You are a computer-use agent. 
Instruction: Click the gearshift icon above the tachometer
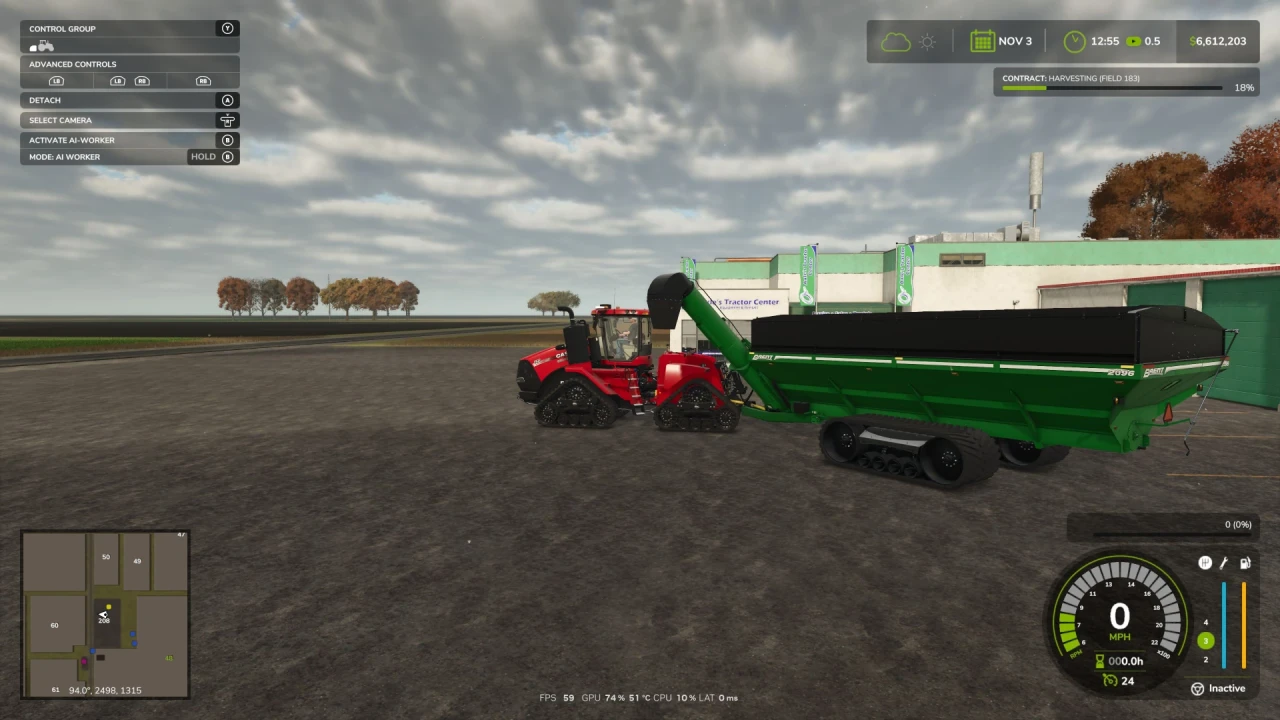[x=1205, y=563]
